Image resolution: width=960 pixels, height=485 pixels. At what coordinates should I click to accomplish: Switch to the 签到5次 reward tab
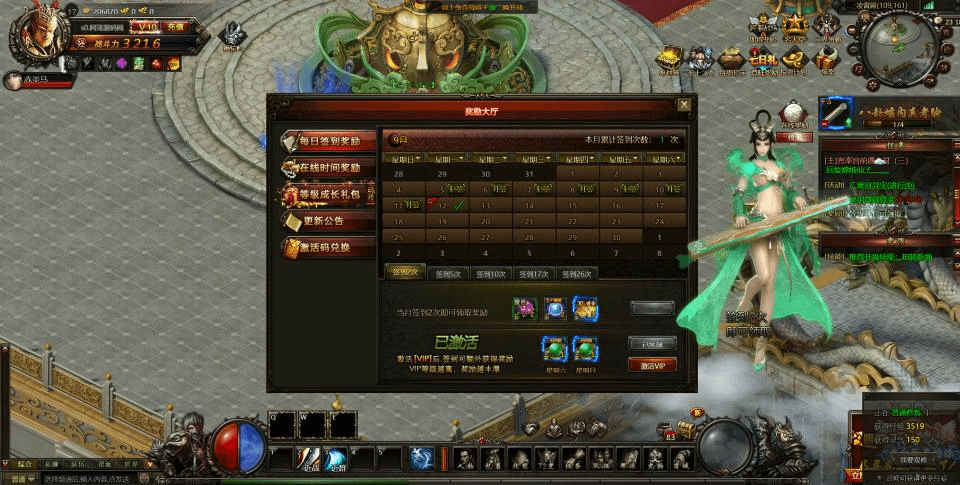[446, 273]
